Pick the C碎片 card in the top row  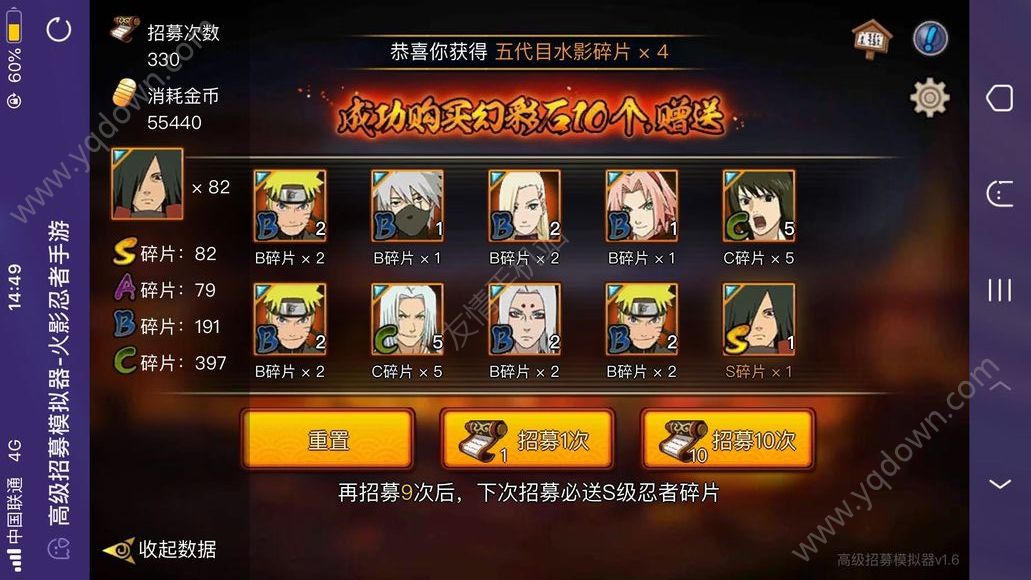[759, 206]
